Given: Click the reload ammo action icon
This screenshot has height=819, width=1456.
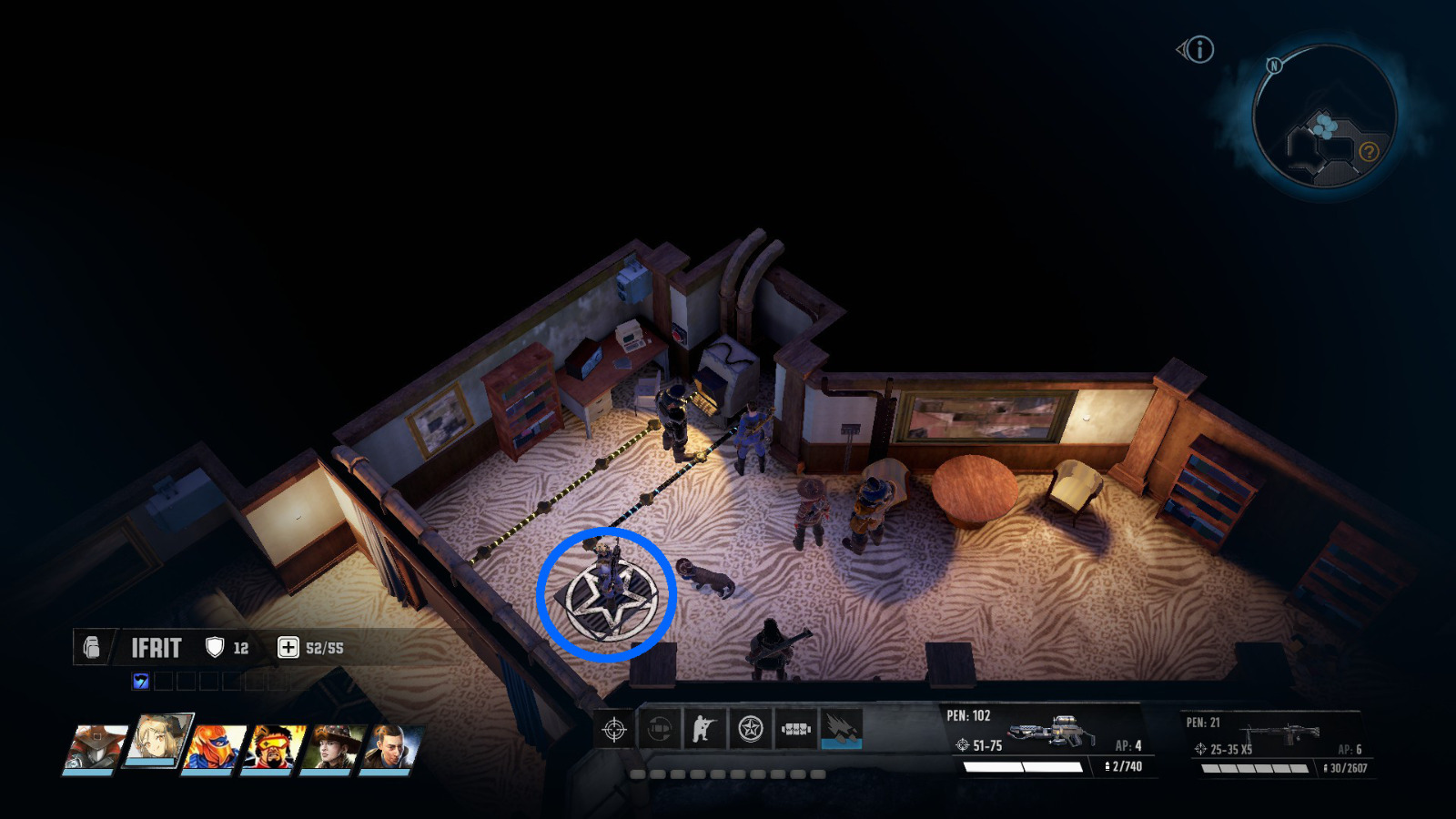Looking at the screenshot, I should [x=660, y=731].
